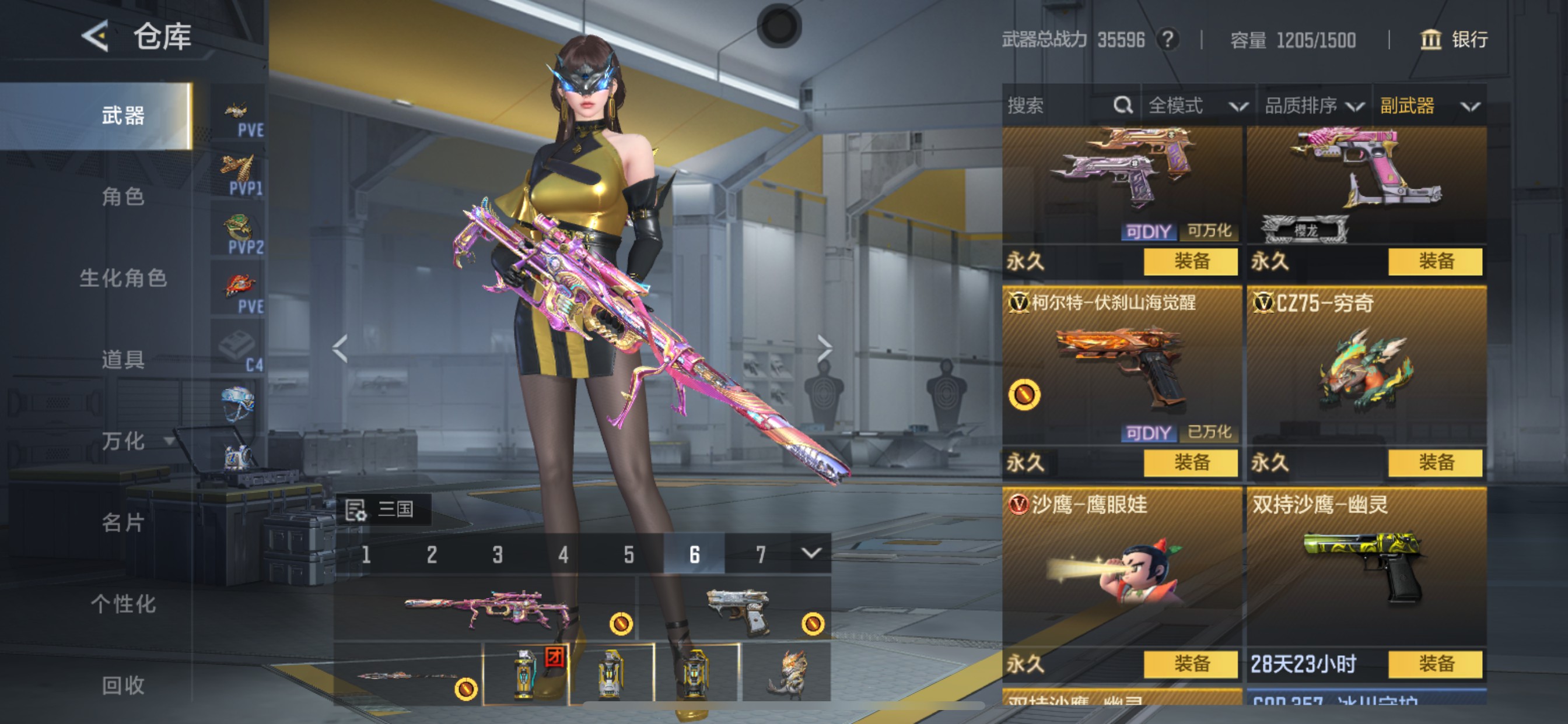
Task: Open the 银行 bank
Action: 1454,40
